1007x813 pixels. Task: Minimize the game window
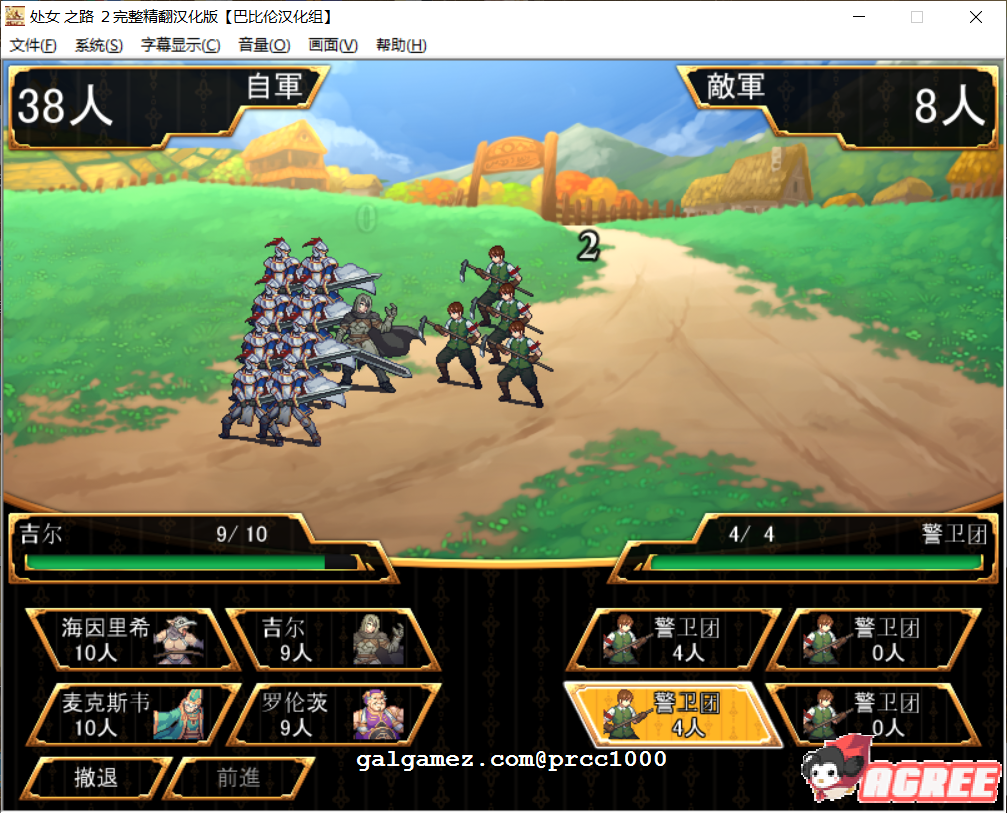(x=858, y=17)
